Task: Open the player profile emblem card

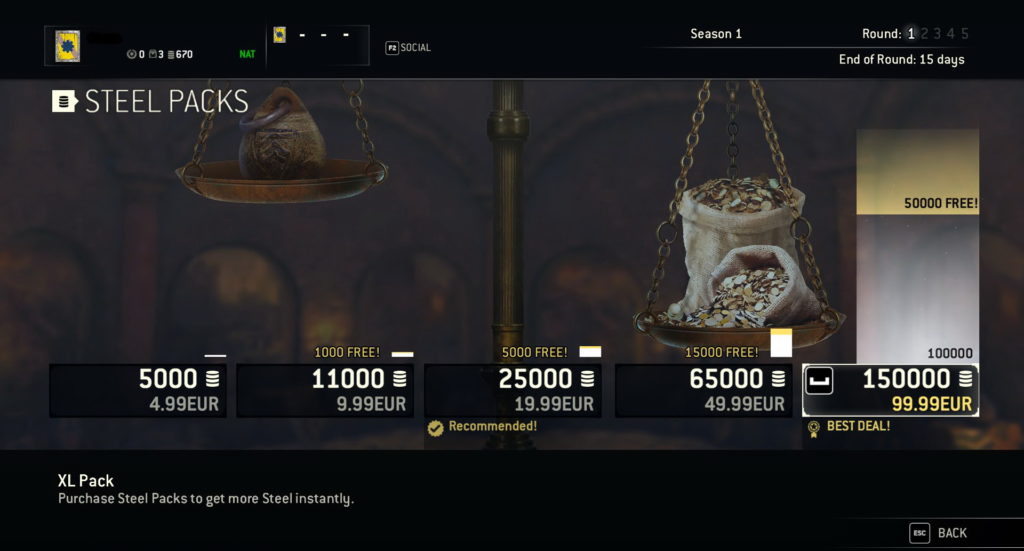Action: (x=68, y=46)
